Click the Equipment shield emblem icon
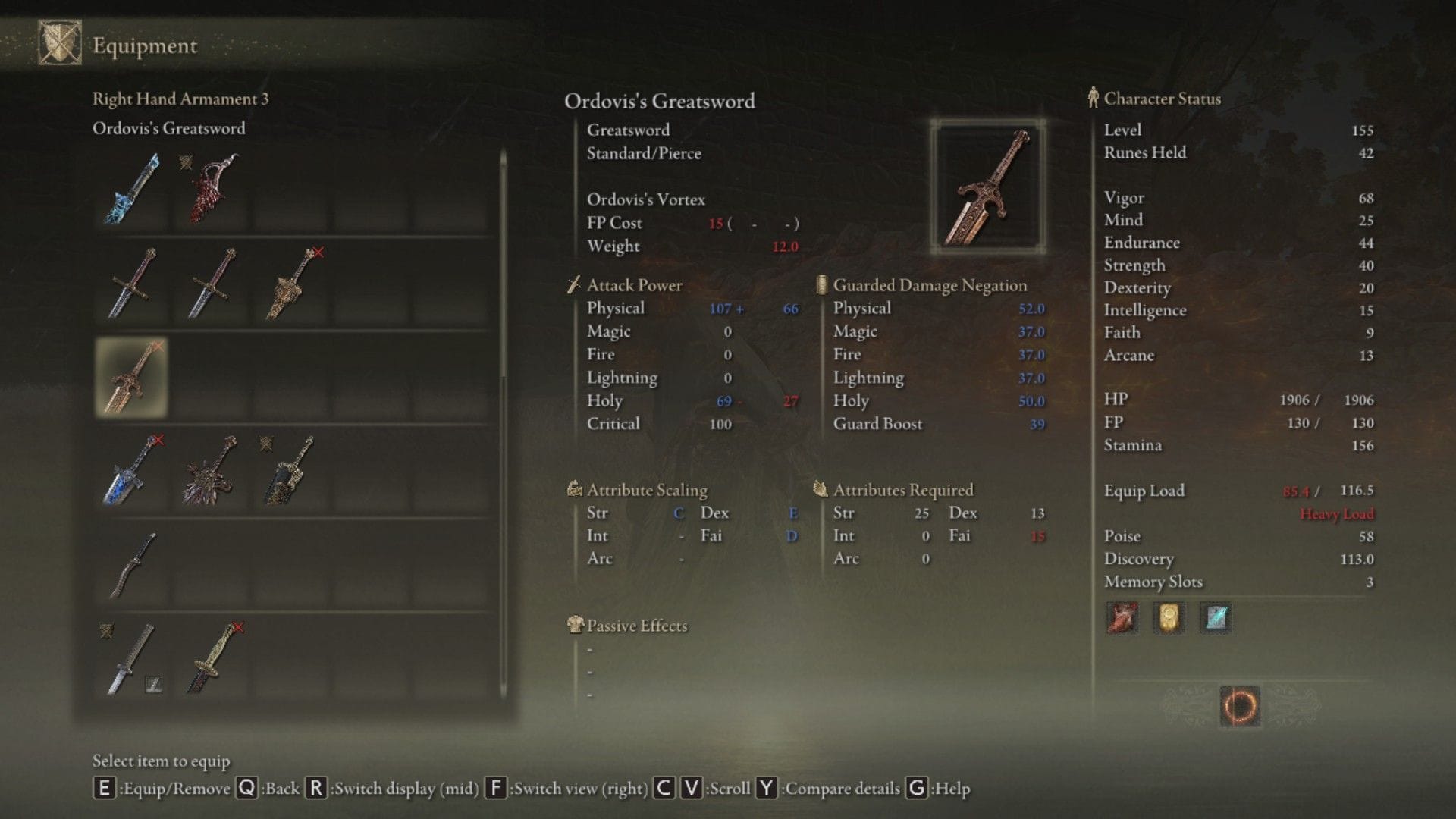This screenshot has width=1456, height=819. (x=62, y=44)
